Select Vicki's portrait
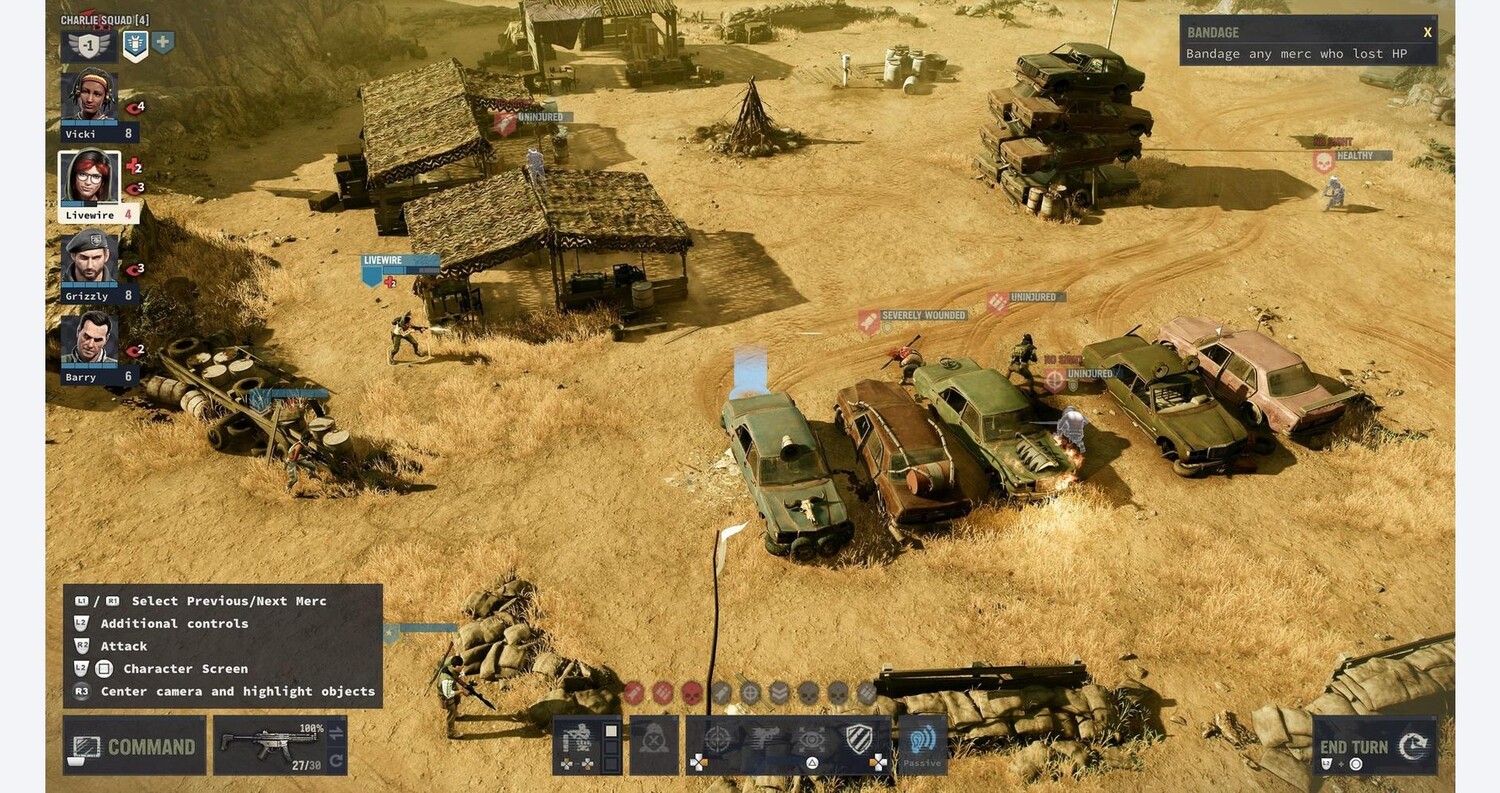 coord(91,97)
